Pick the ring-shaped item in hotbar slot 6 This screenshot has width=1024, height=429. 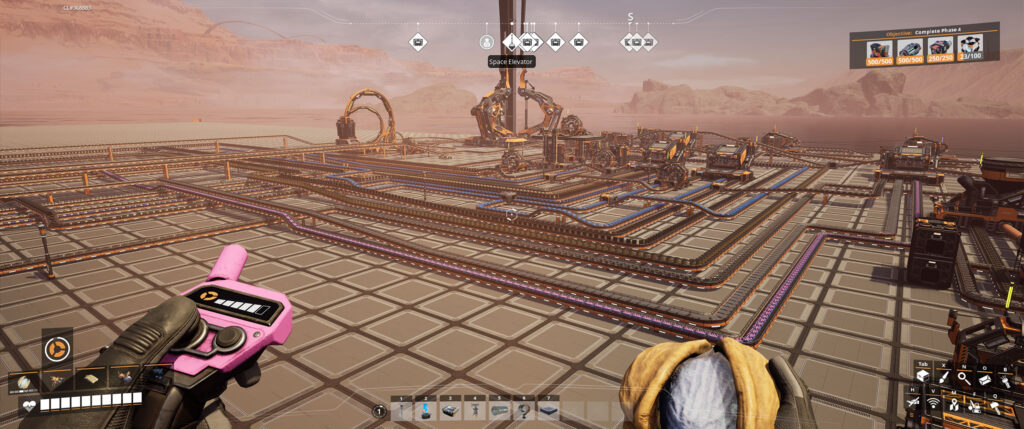coord(522,410)
